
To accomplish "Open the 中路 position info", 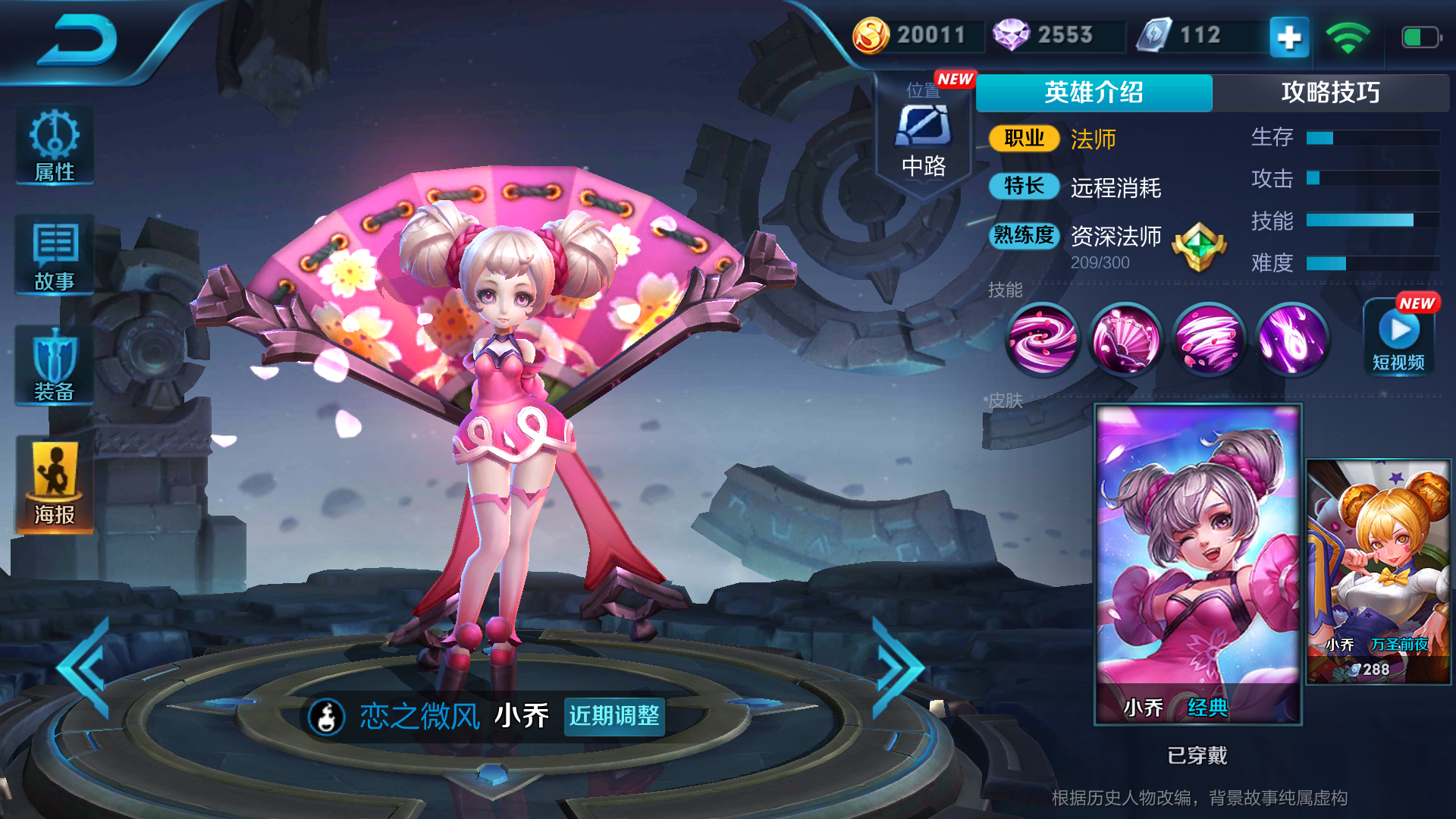I will click(x=924, y=136).
